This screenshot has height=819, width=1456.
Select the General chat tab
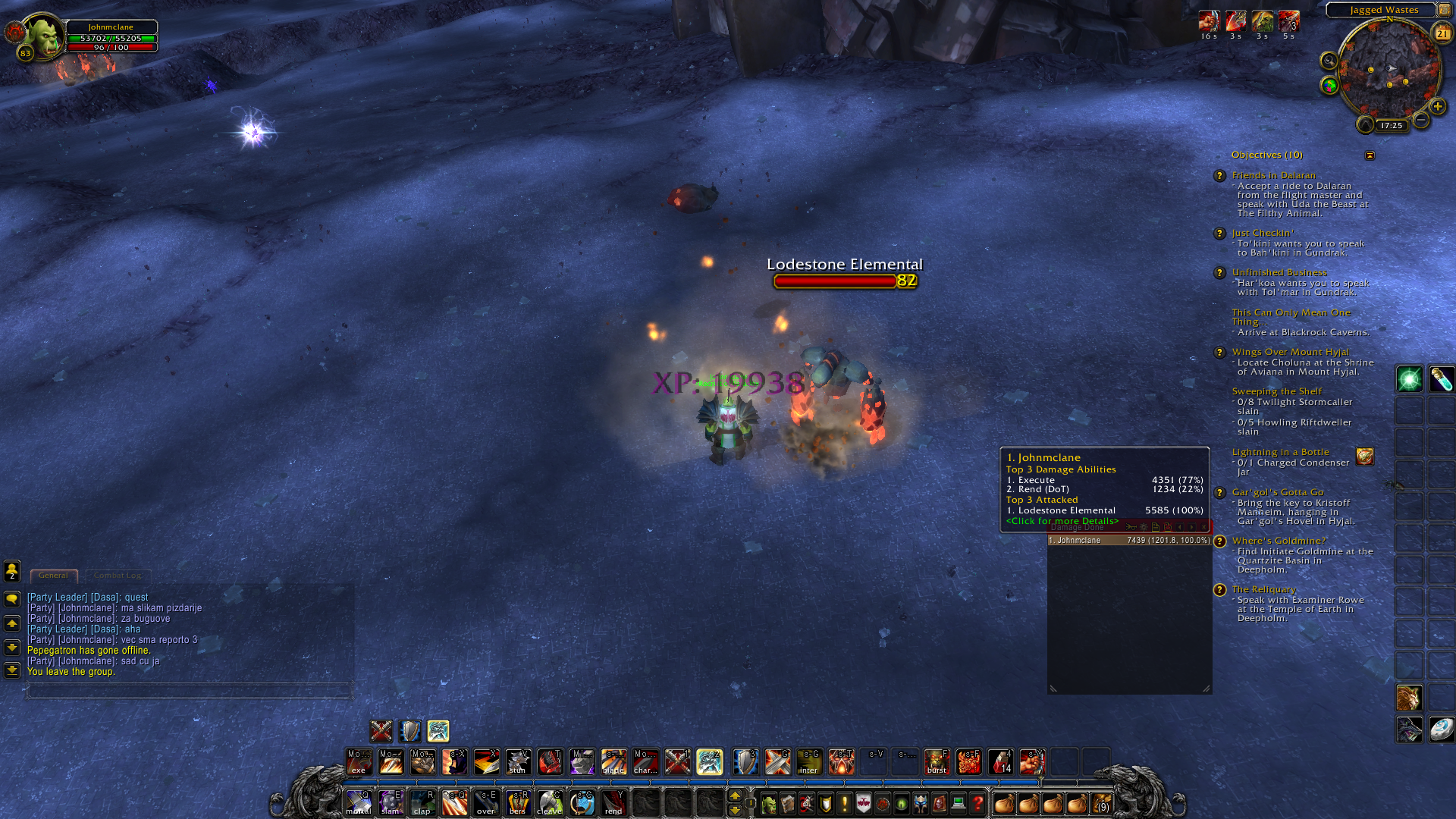[x=53, y=576]
